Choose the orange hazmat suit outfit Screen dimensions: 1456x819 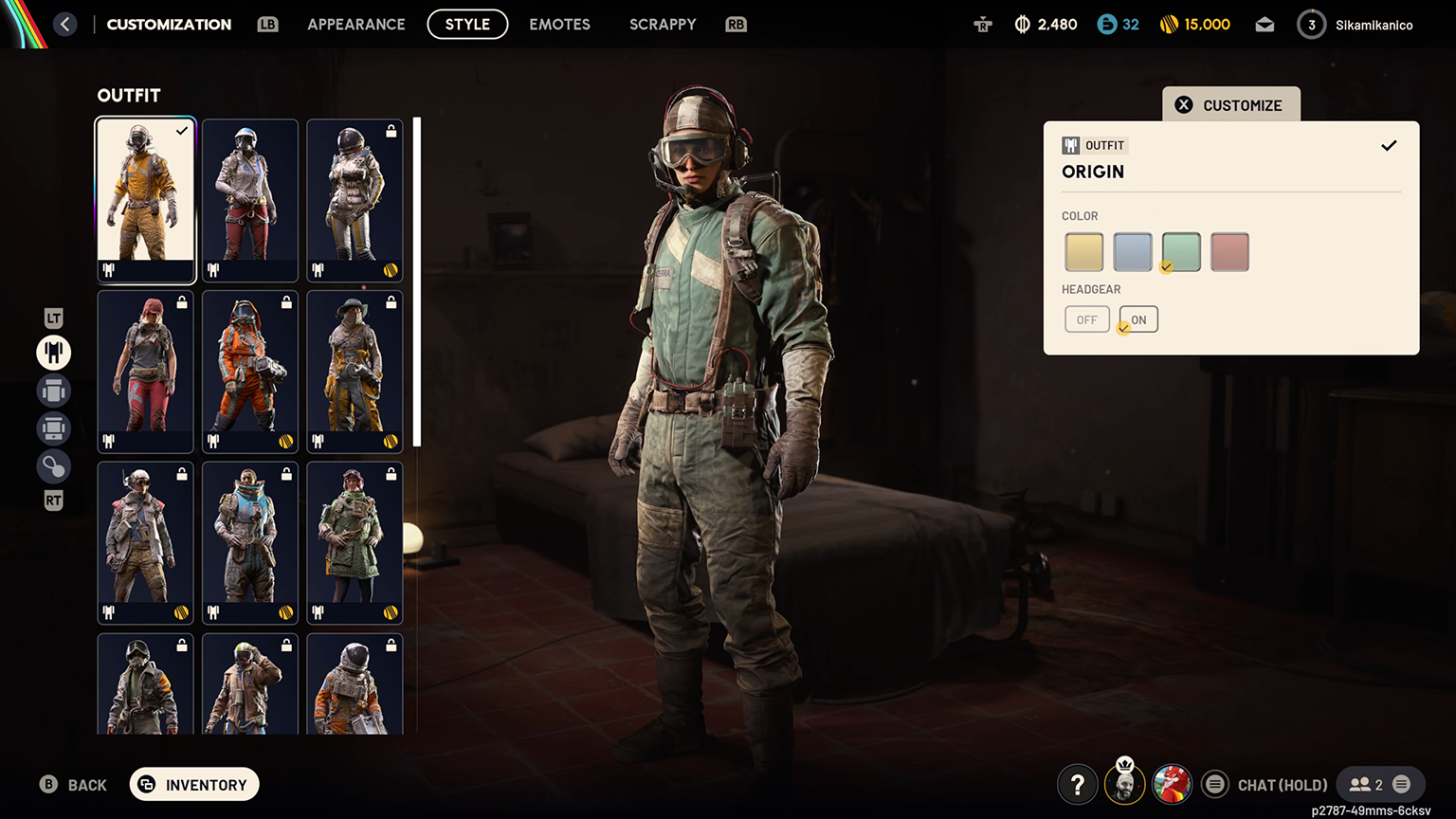click(250, 372)
